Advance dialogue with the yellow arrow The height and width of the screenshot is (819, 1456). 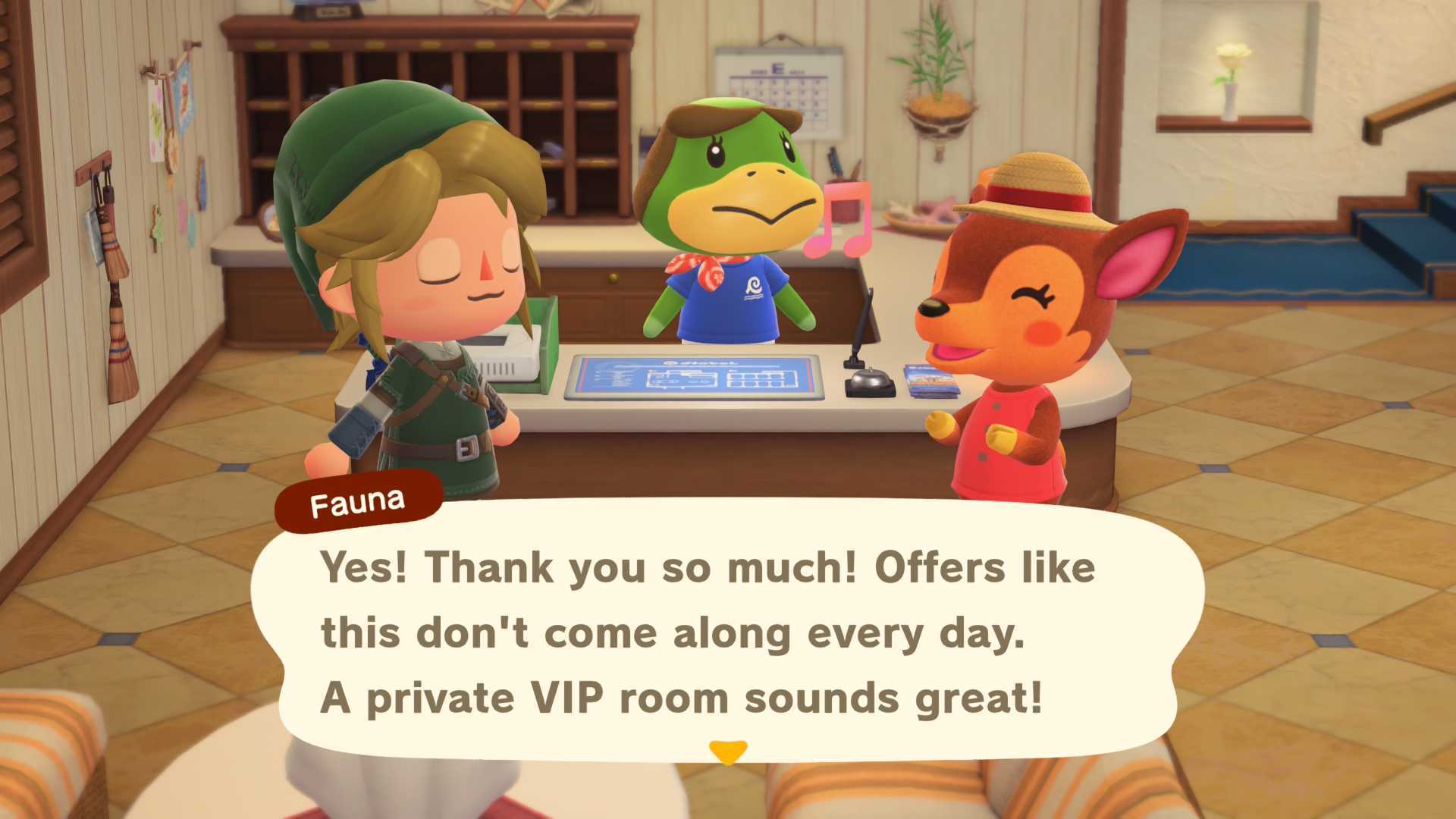[x=728, y=752]
